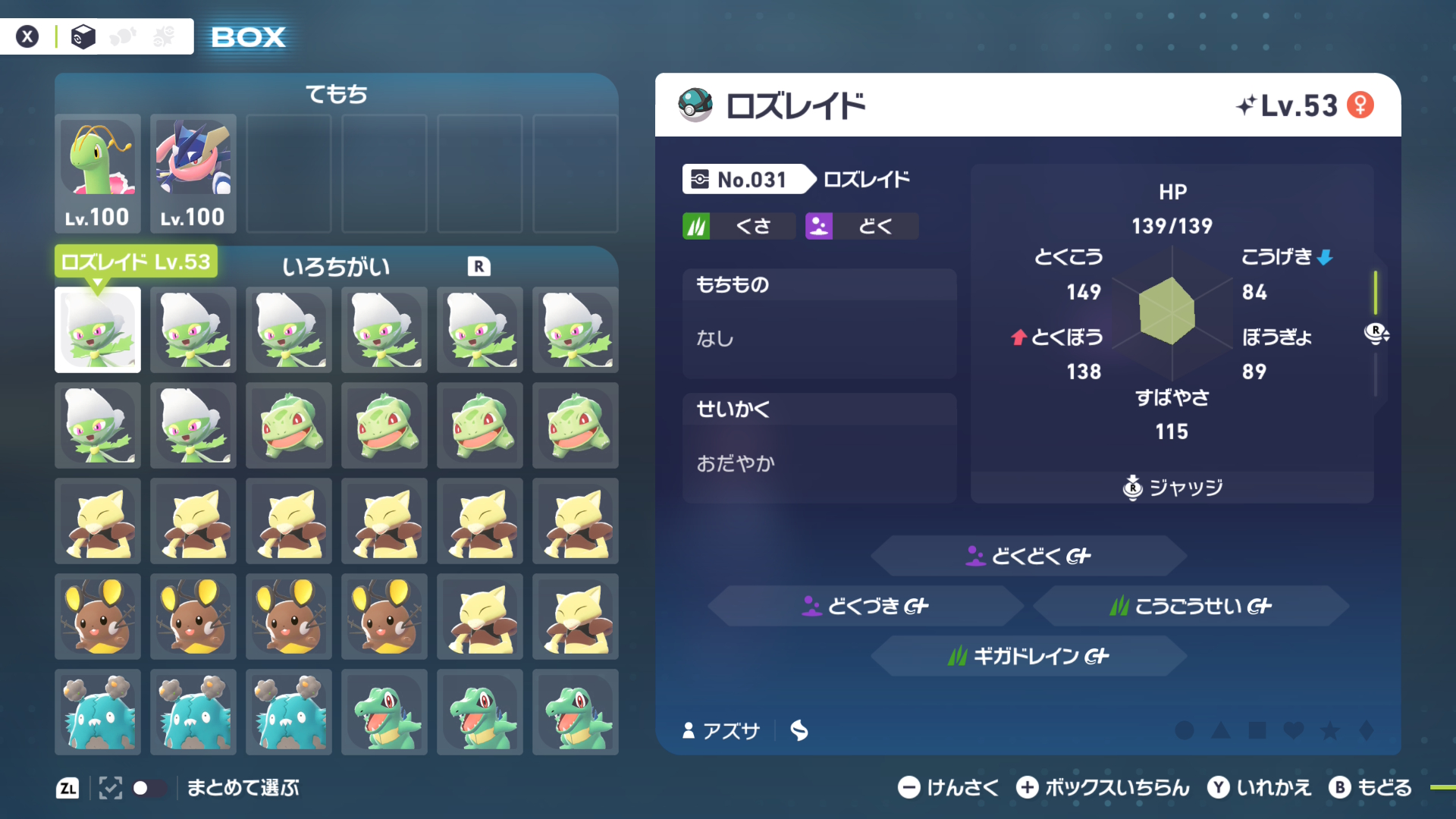Viewport: 1456px width, 819px height.
Task: Select the box cube icon tab
Action: coord(83,36)
